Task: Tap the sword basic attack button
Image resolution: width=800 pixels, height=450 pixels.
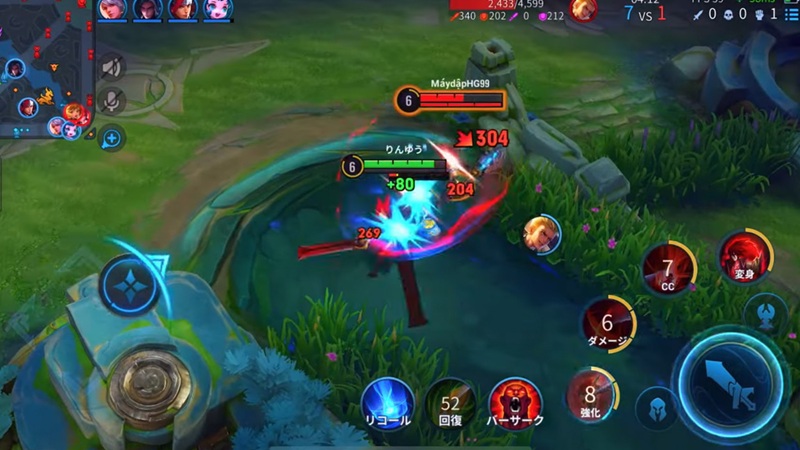Action: pyautogui.click(x=727, y=386)
